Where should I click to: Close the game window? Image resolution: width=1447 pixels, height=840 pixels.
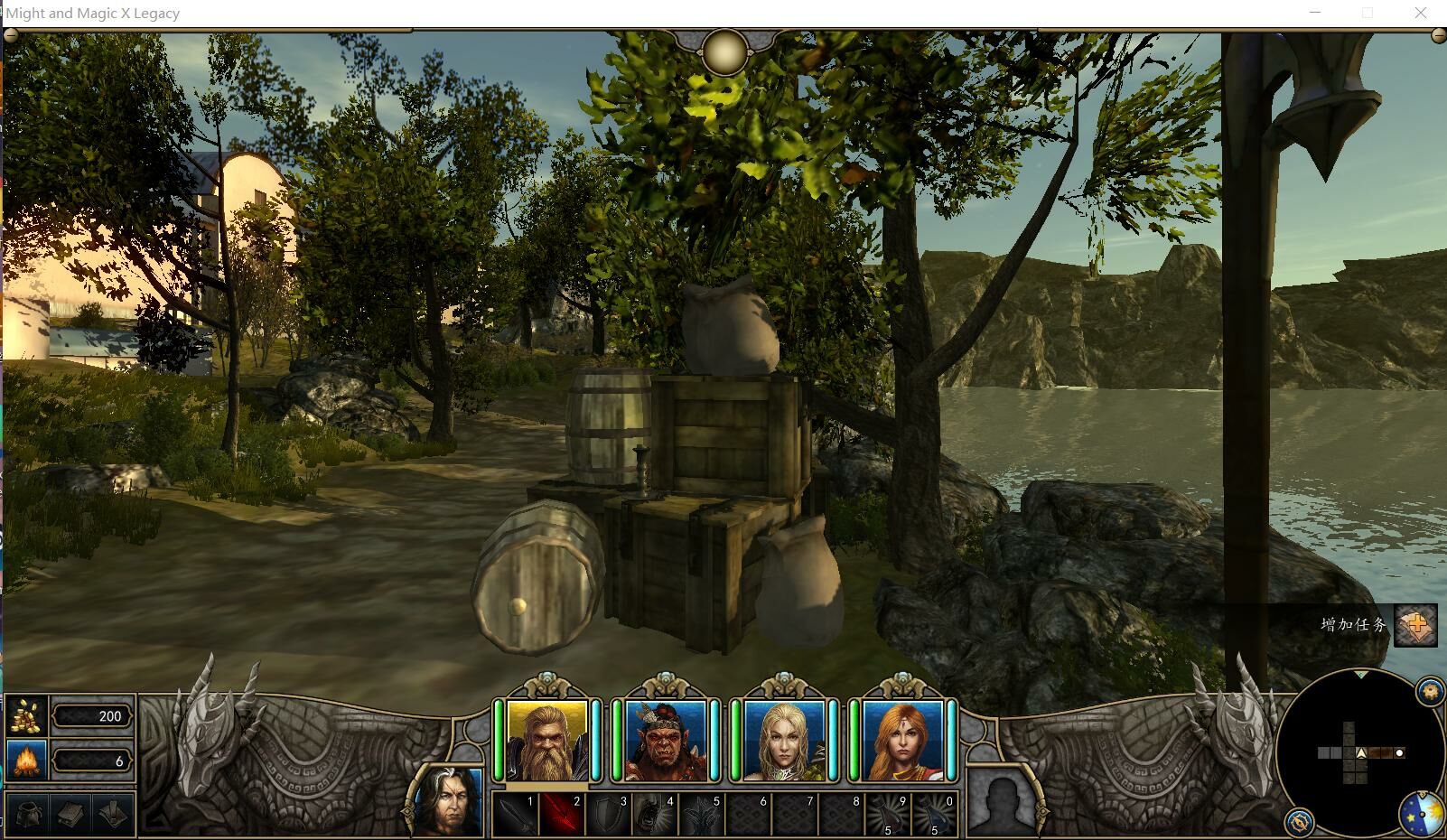[x=1421, y=13]
